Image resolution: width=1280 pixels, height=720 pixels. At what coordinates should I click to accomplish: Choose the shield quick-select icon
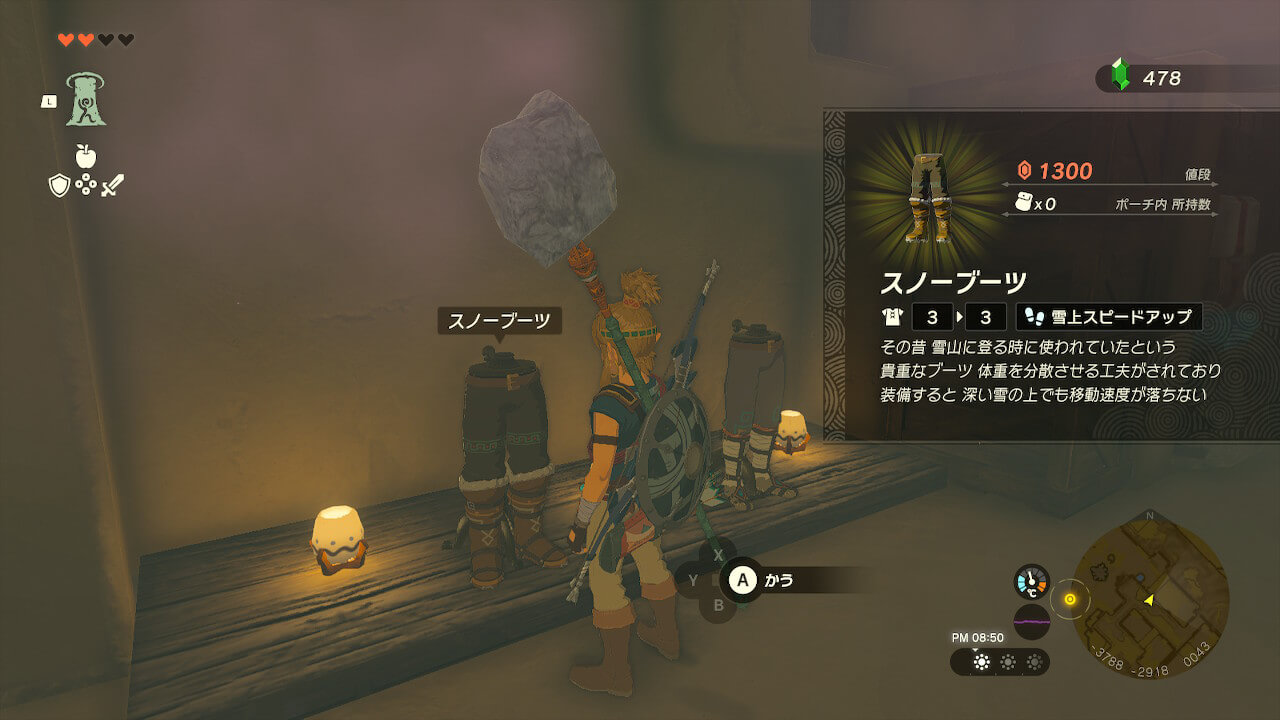pyautogui.click(x=59, y=185)
